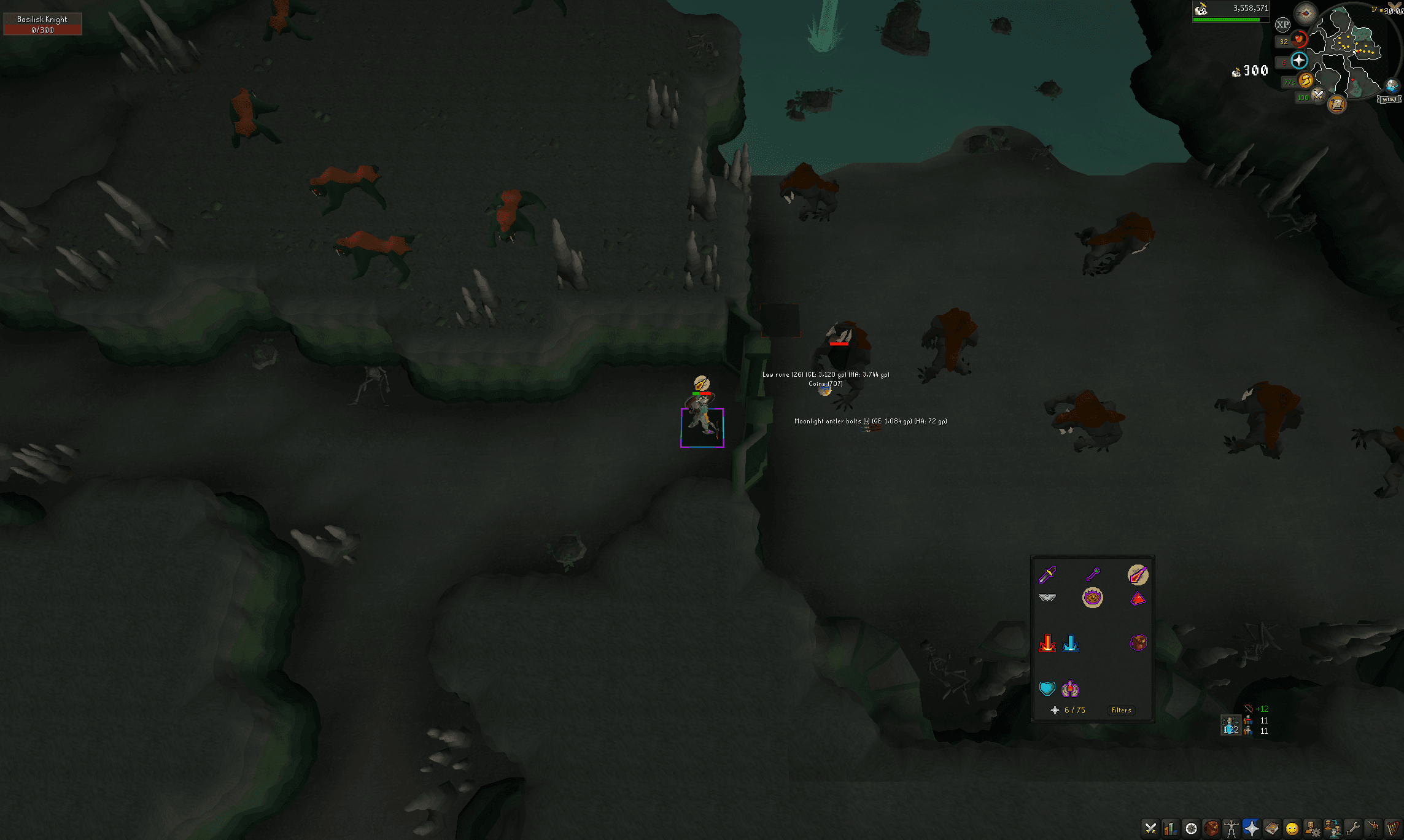Click the compass to face north
This screenshot has height=840, width=1404.
[x=1305, y=14]
